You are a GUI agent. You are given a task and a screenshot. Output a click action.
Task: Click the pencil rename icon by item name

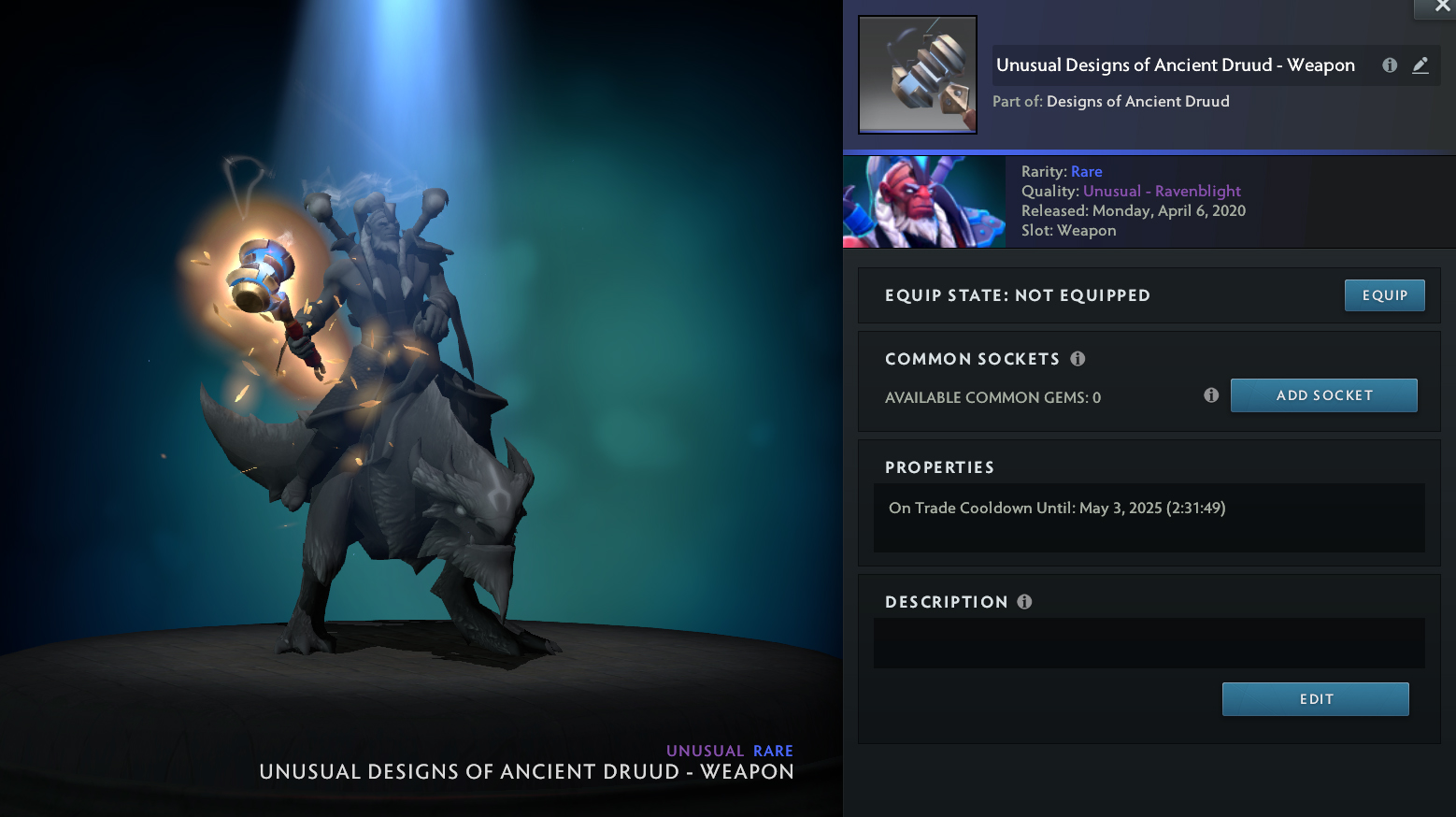pos(1420,65)
